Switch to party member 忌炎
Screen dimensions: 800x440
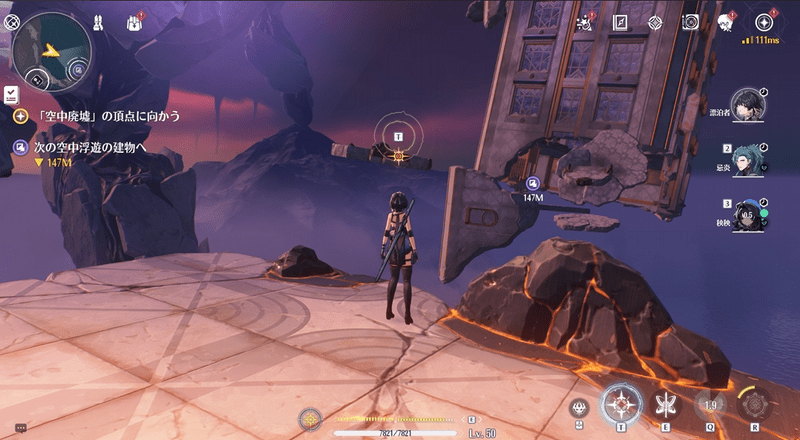[x=746, y=160]
